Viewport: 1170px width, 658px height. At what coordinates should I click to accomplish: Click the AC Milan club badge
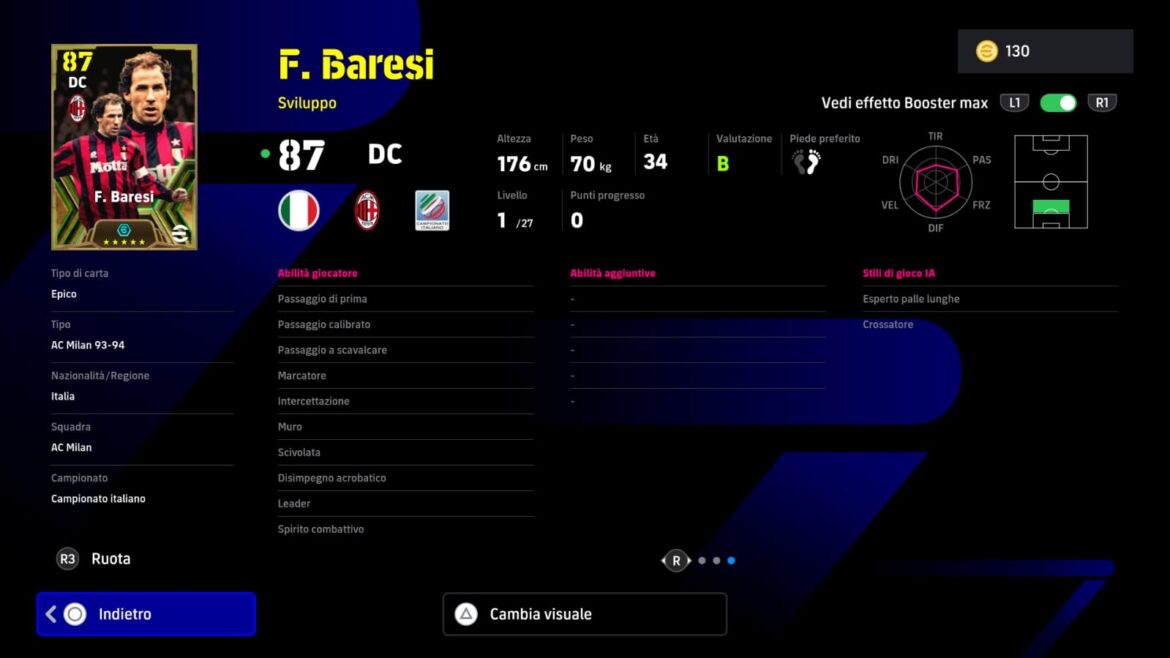click(x=367, y=211)
